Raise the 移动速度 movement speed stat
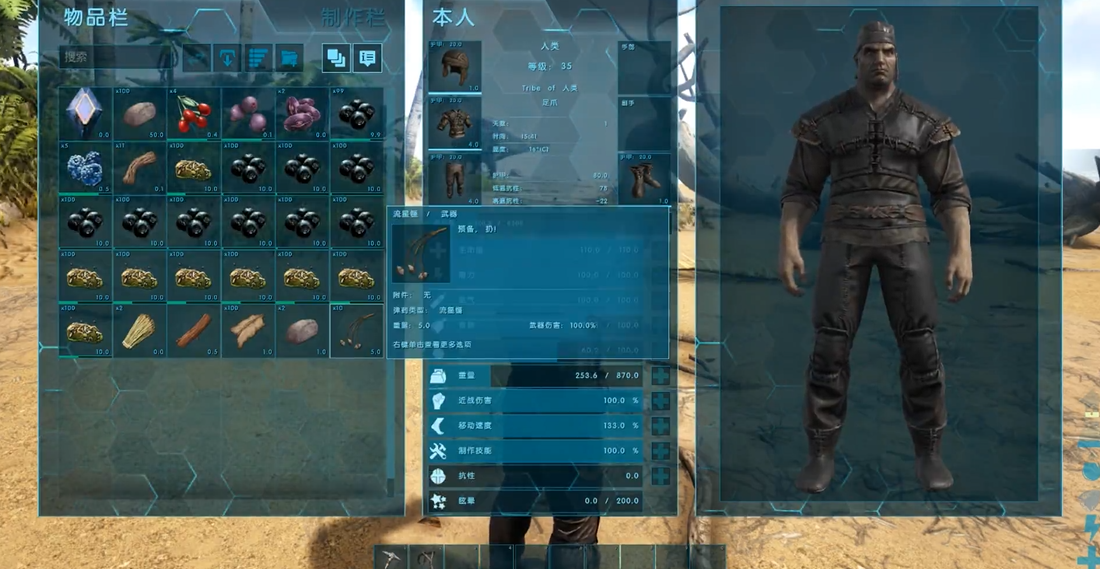The height and width of the screenshot is (569, 1100). (661, 426)
